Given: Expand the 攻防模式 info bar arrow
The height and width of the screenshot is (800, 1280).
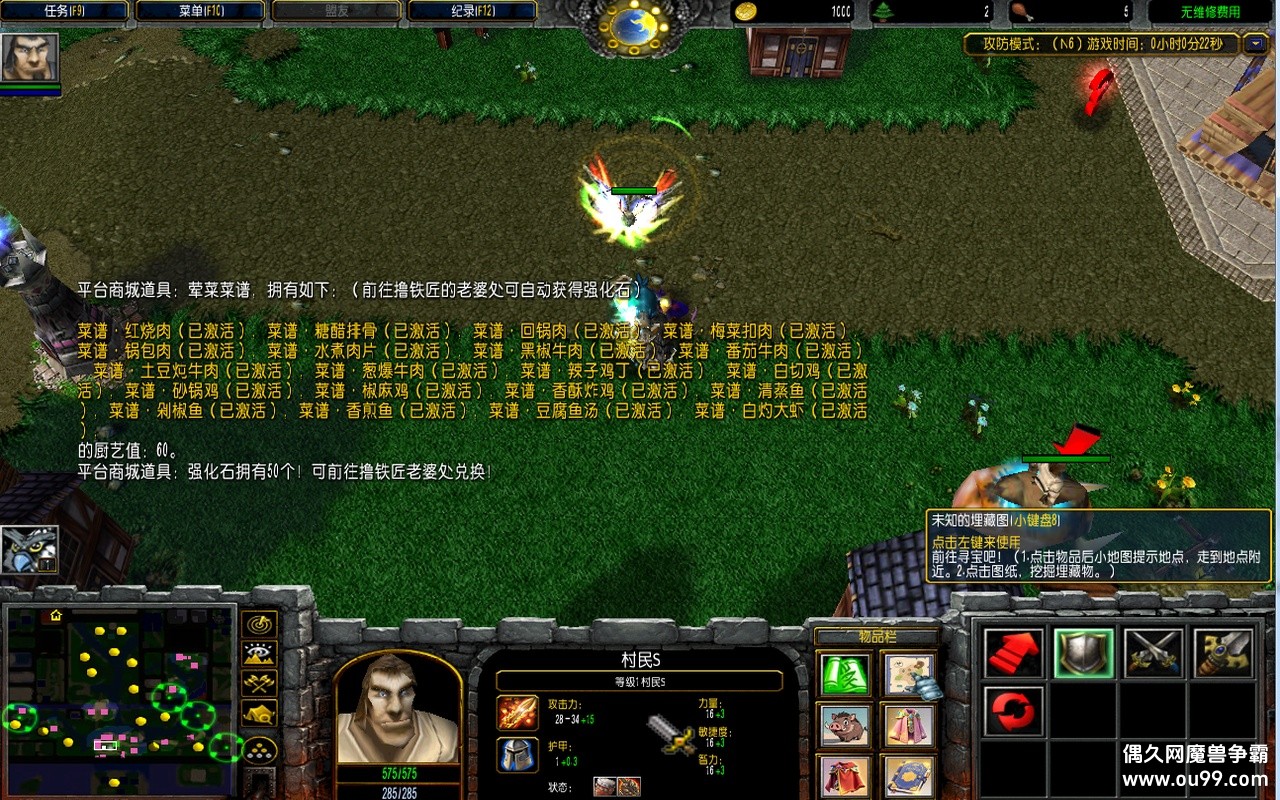Looking at the screenshot, I should pos(1254,44).
